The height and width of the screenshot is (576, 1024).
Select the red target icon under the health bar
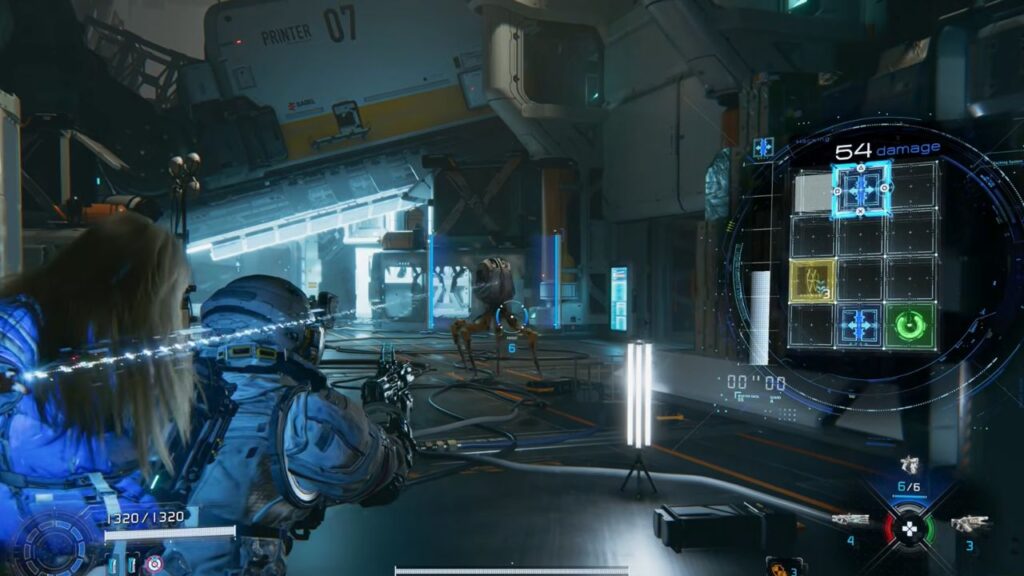coord(153,565)
